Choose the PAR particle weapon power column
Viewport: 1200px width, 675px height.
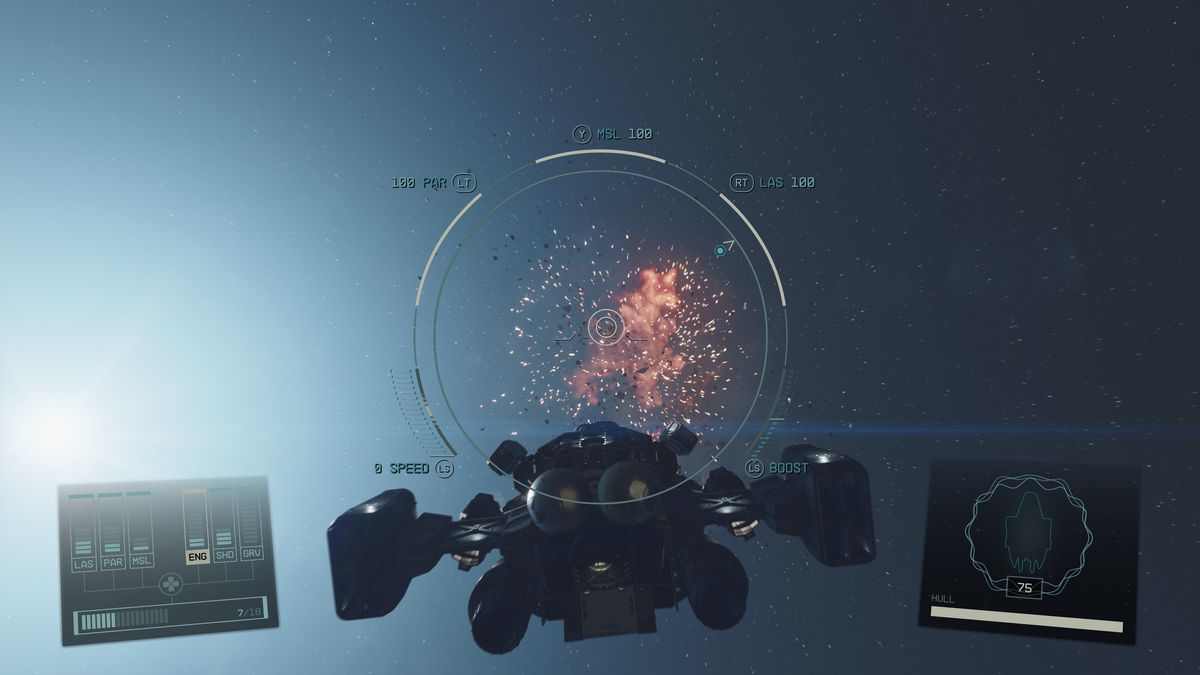click(112, 530)
